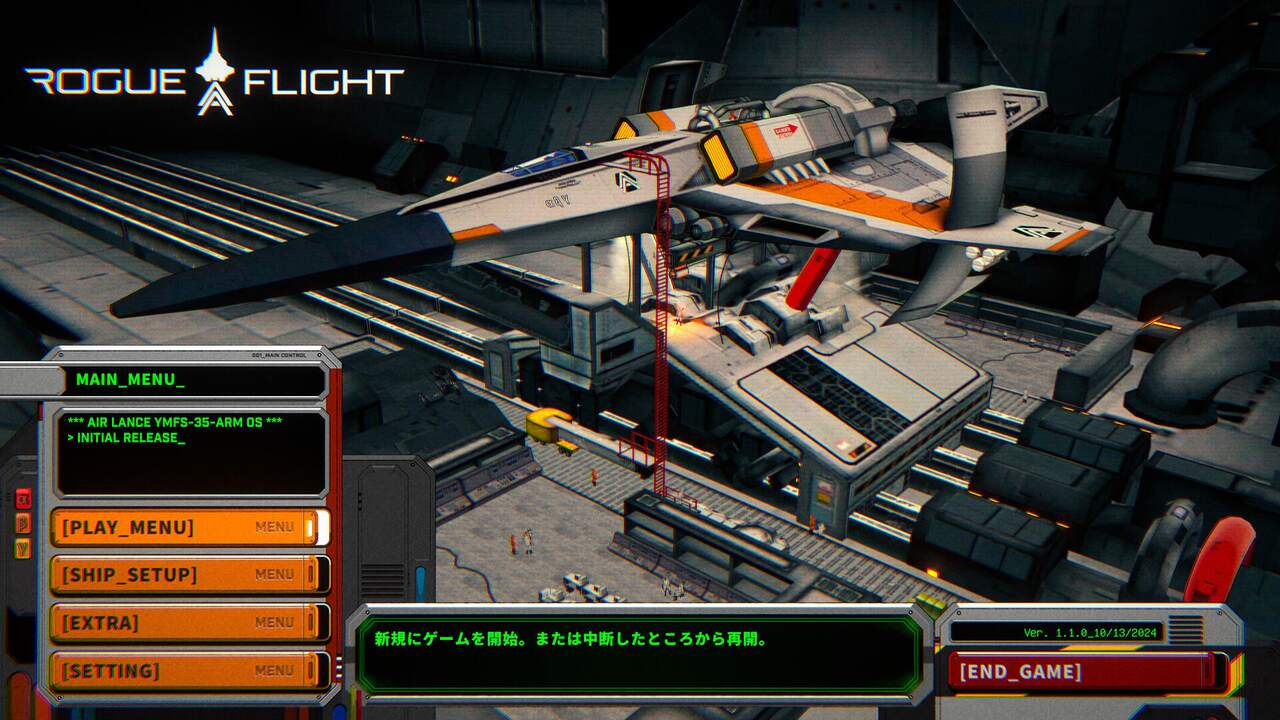Choose the EXTRA menu entry
This screenshot has height=720, width=1280.
click(188, 623)
